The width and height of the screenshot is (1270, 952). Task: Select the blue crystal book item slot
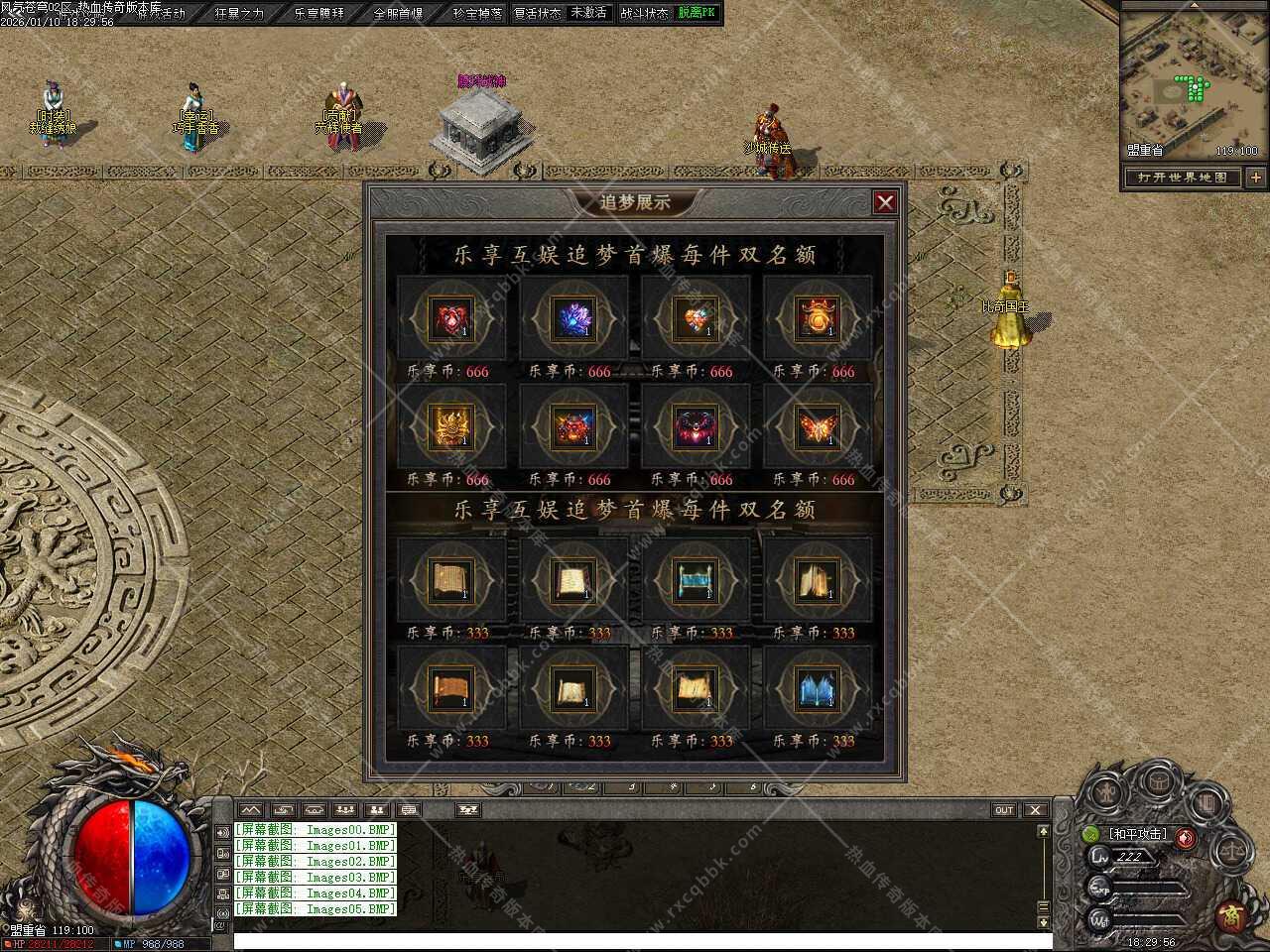[817, 688]
